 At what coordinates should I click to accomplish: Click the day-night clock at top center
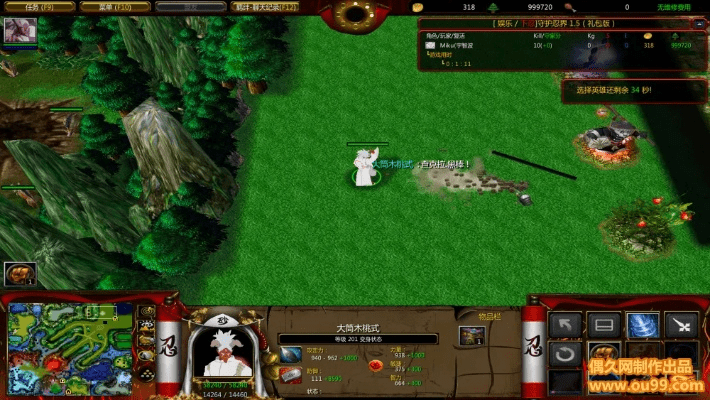tap(355, 14)
